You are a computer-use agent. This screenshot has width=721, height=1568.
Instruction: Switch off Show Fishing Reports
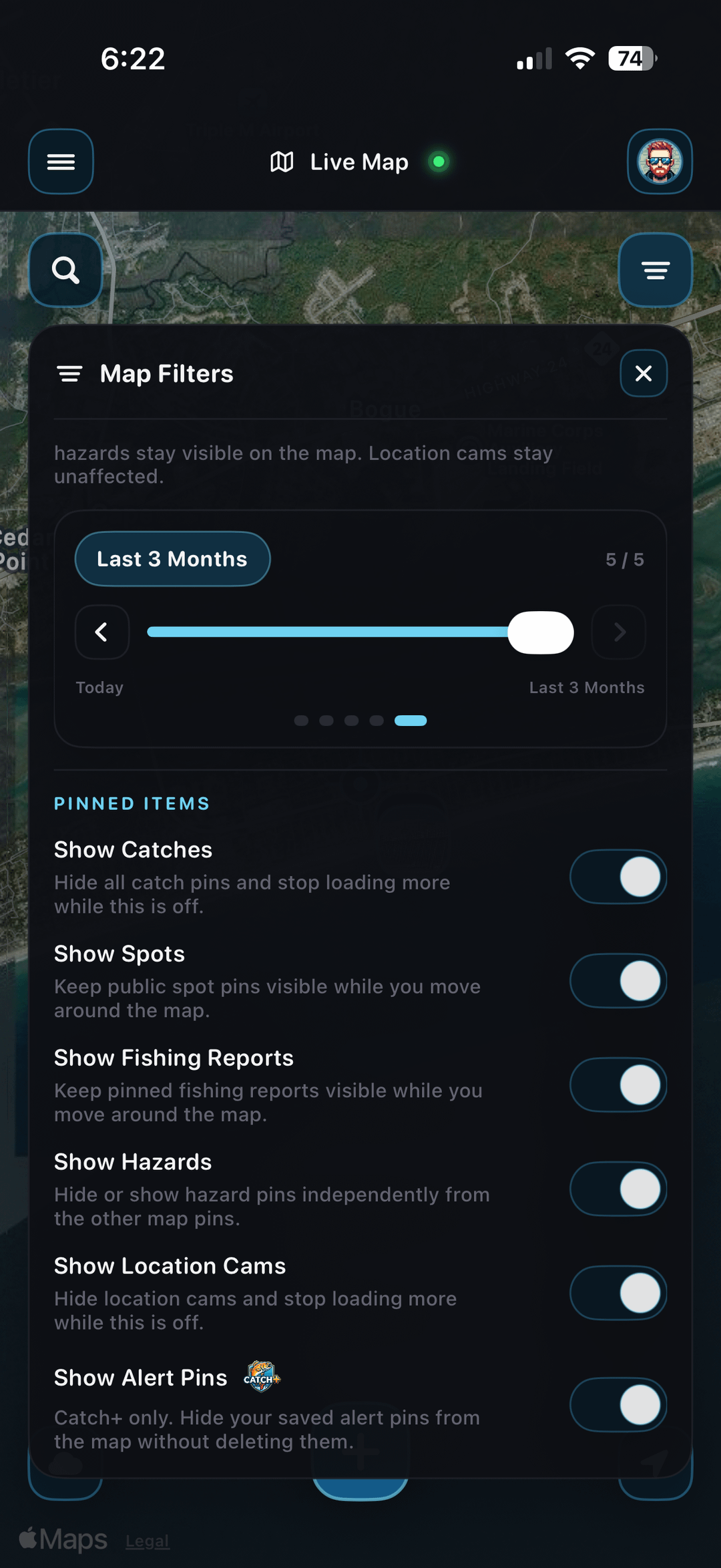[618, 1085]
